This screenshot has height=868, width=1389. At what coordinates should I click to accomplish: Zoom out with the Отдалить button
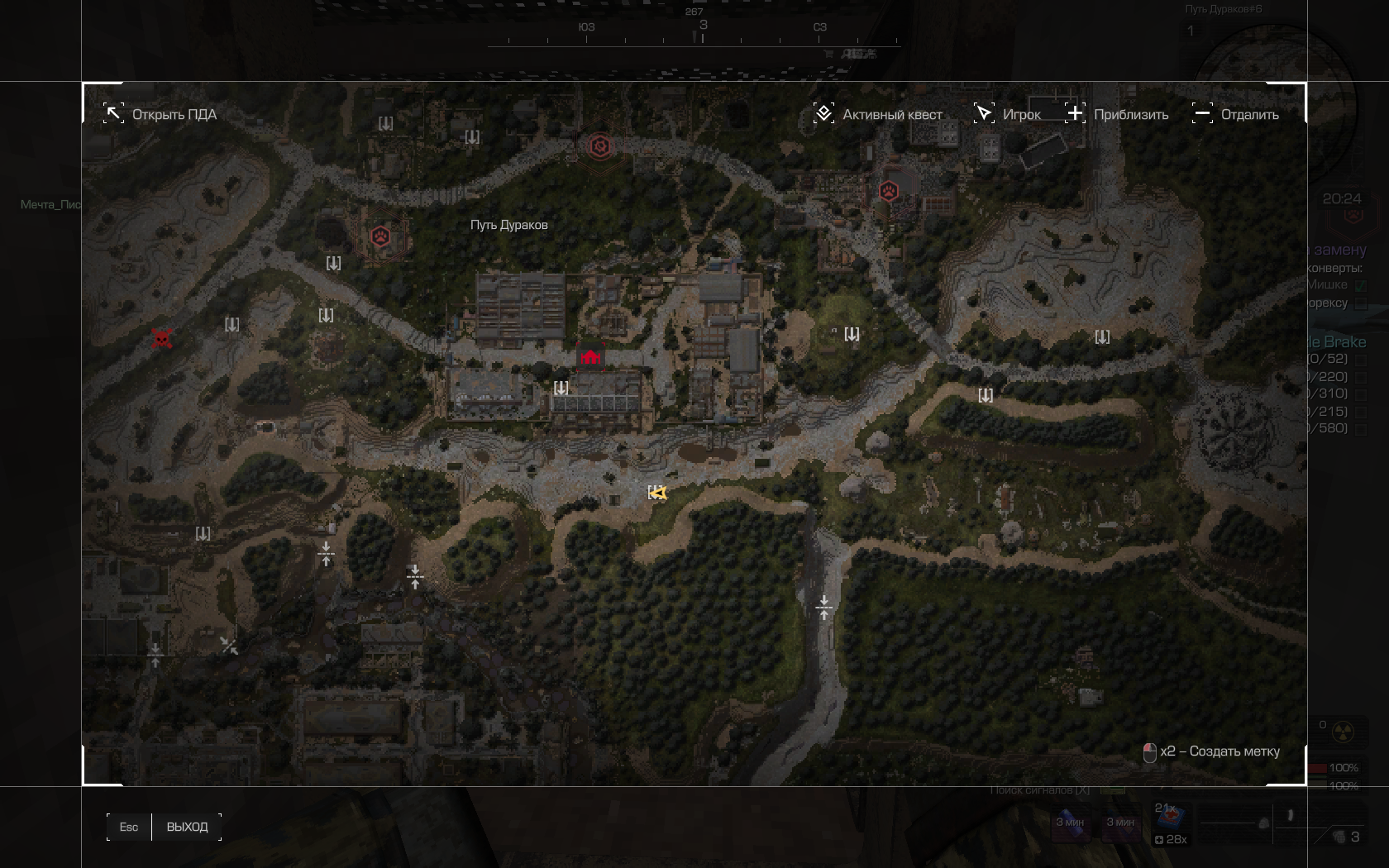(1235, 114)
